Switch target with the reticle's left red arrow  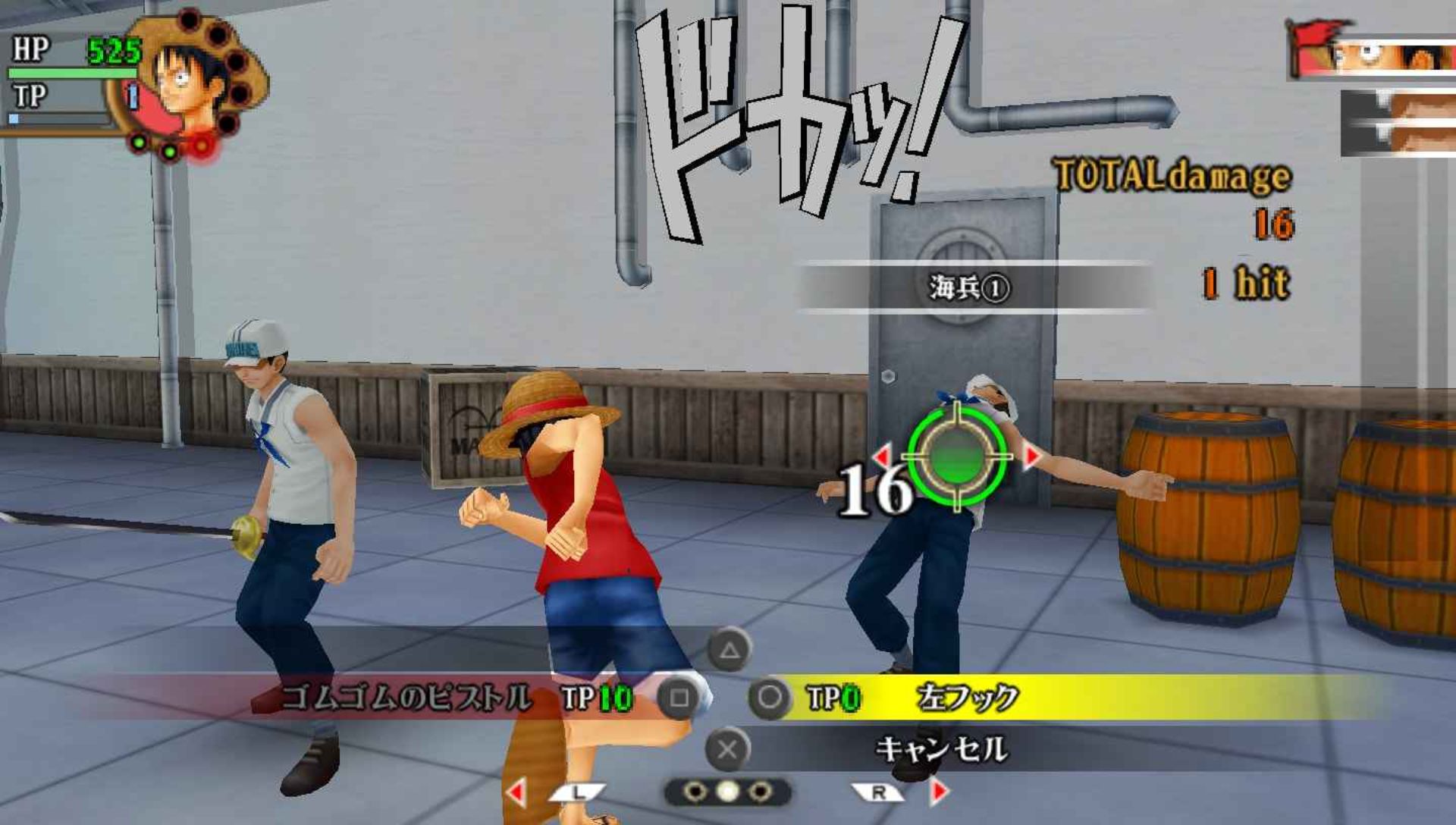point(882,456)
